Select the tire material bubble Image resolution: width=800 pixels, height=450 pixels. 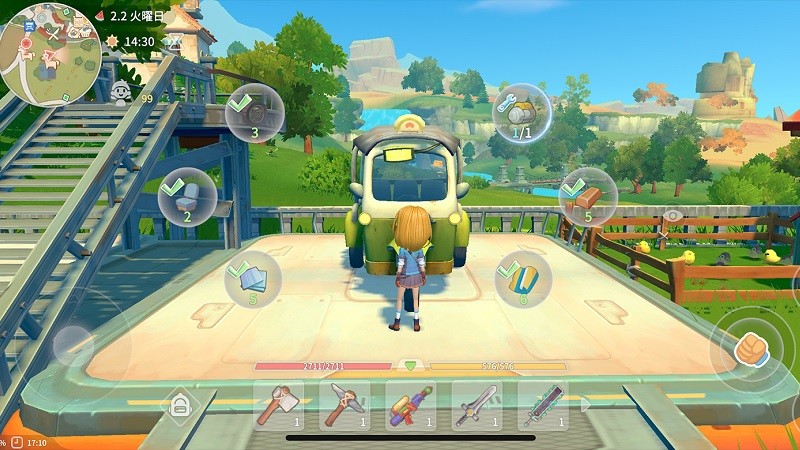point(254,112)
